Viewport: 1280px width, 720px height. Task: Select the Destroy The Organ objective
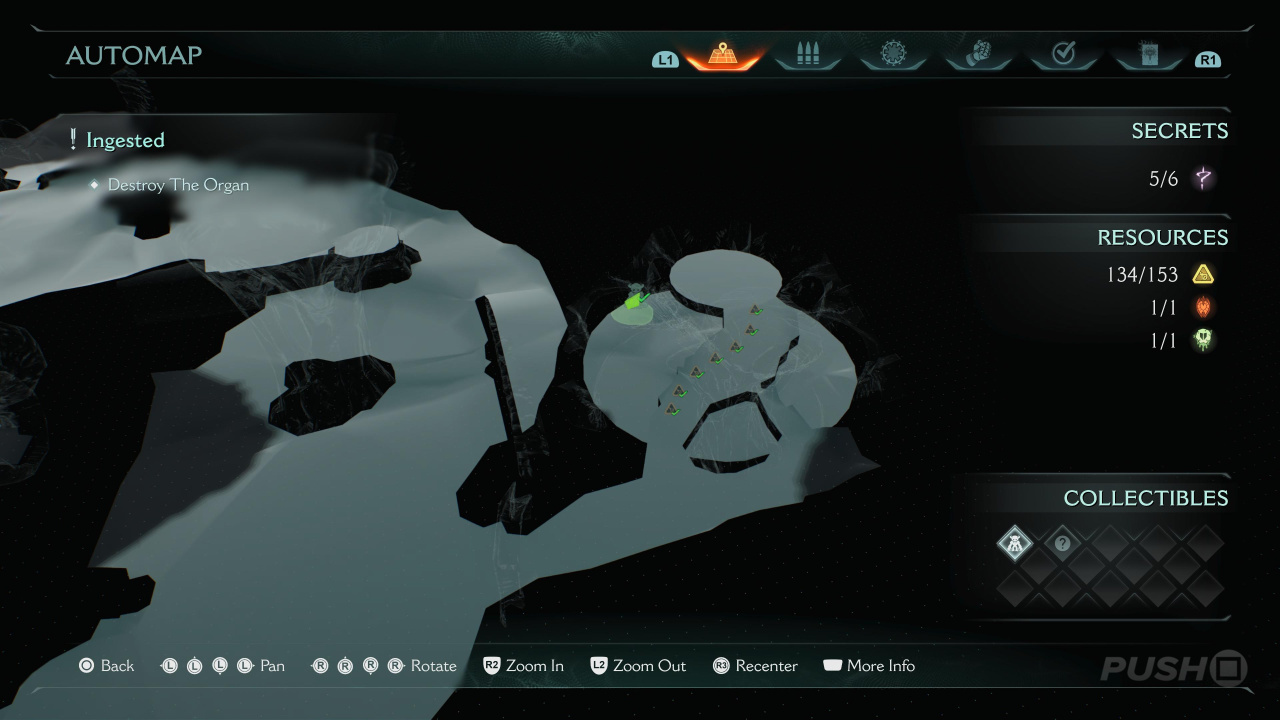click(x=178, y=185)
